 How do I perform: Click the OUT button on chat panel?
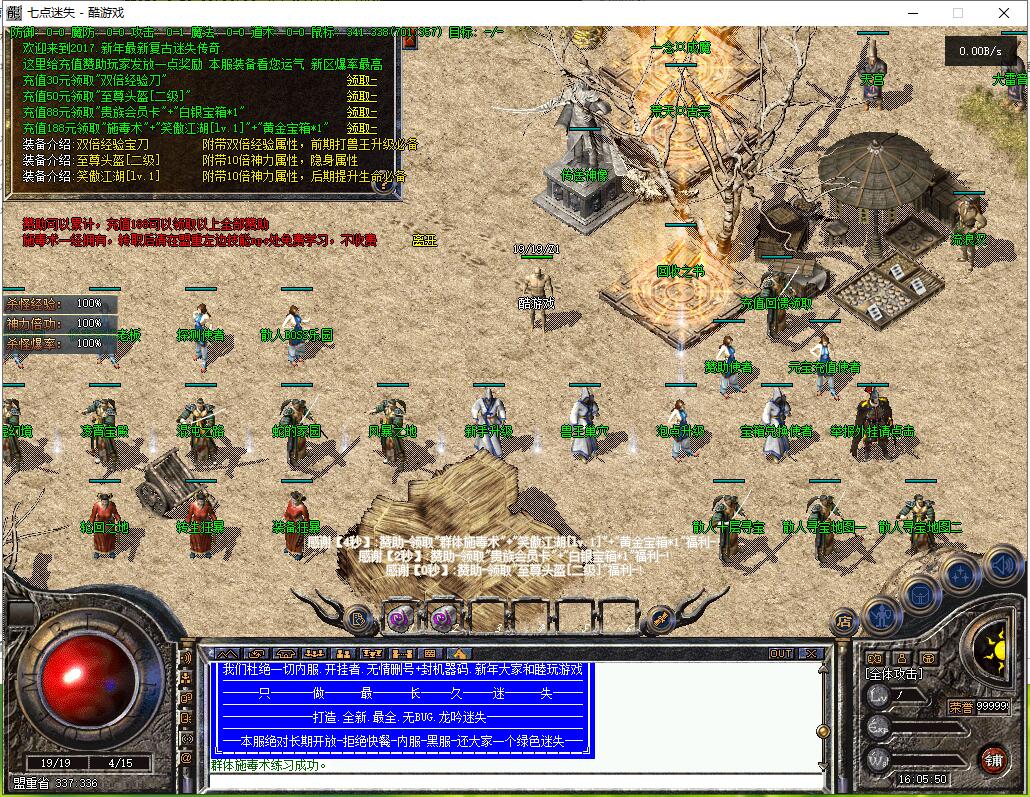click(780, 653)
